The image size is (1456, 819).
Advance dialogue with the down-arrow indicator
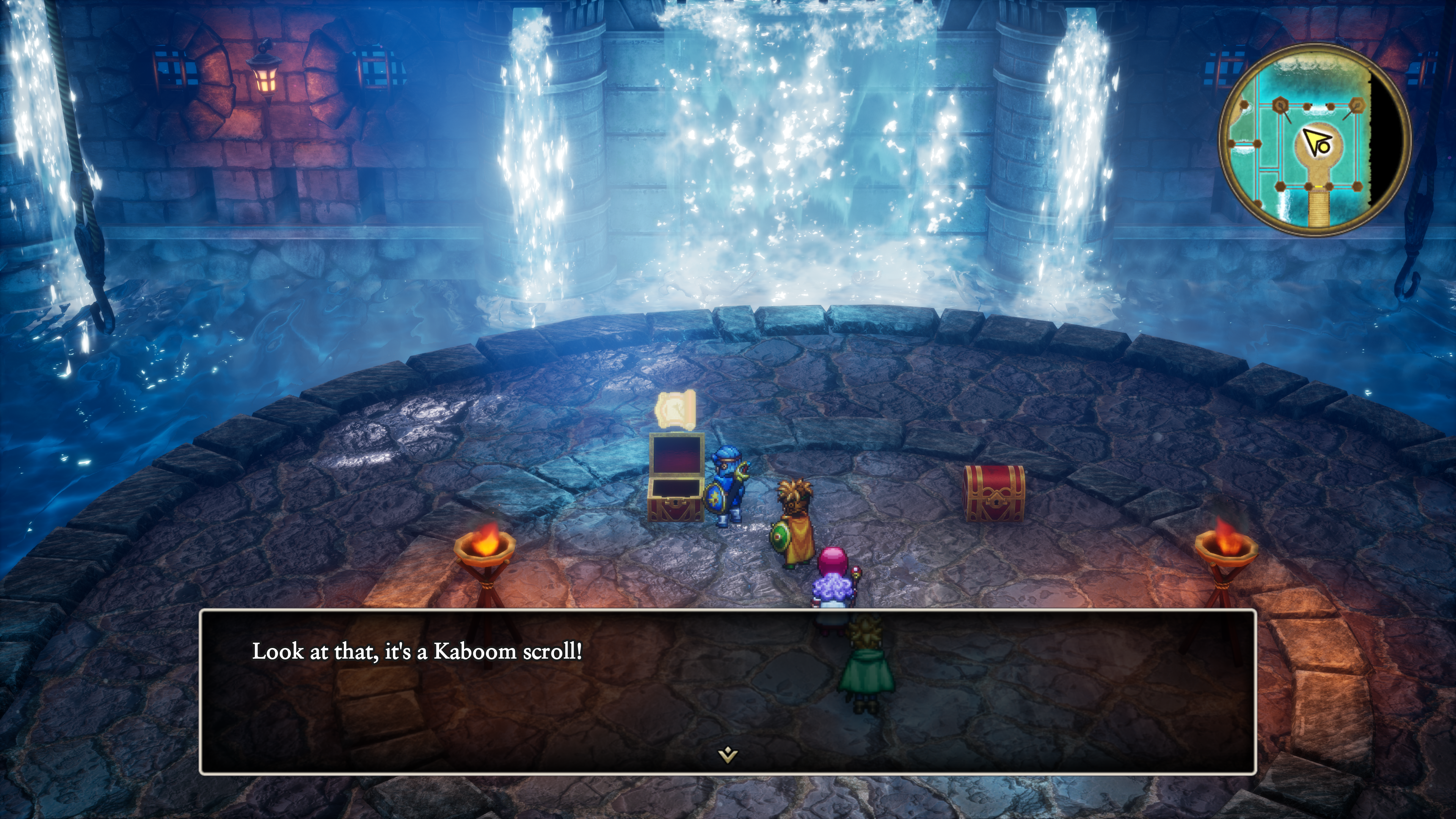tap(728, 754)
